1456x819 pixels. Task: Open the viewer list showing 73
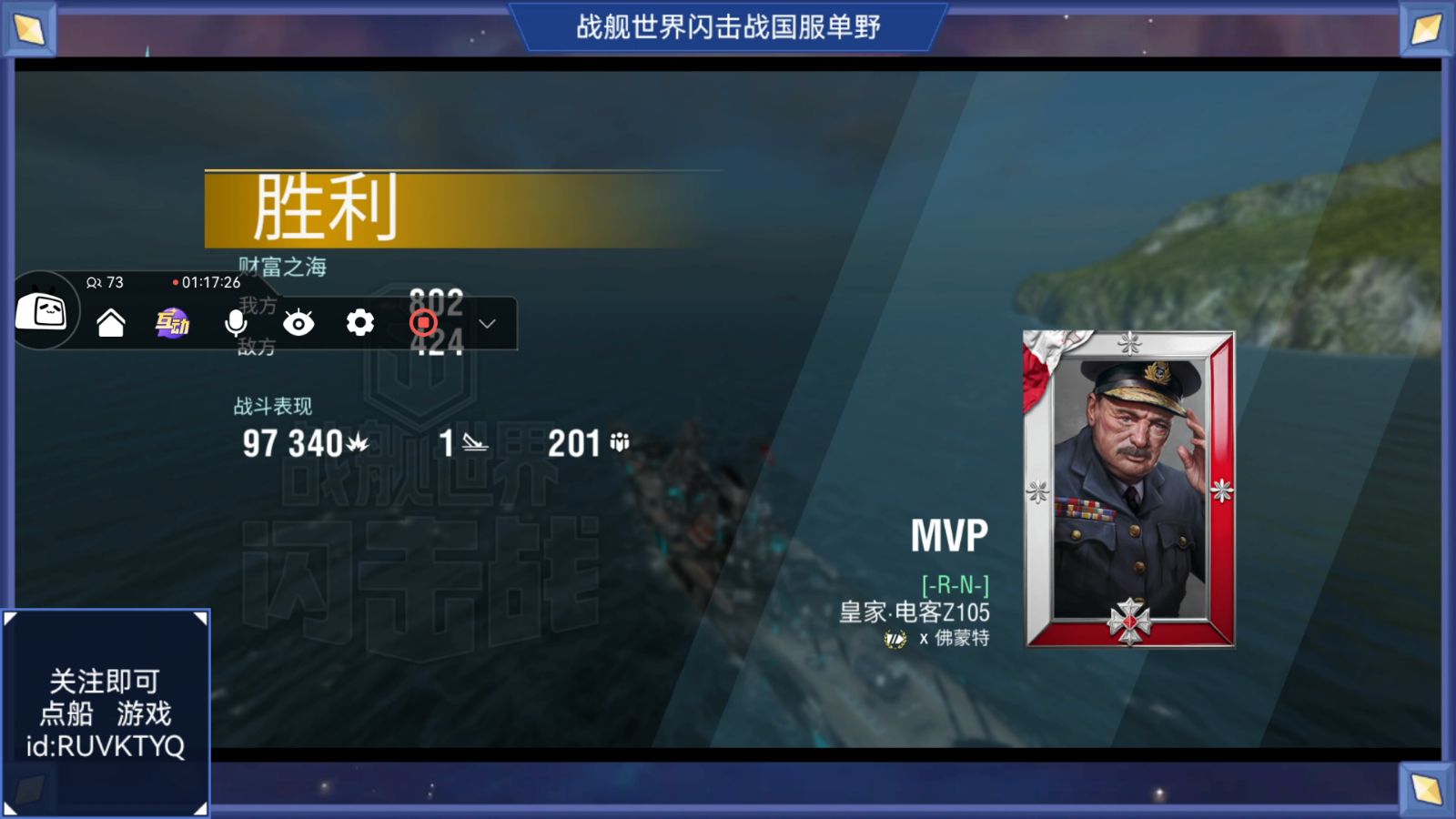tap(103, 283)
